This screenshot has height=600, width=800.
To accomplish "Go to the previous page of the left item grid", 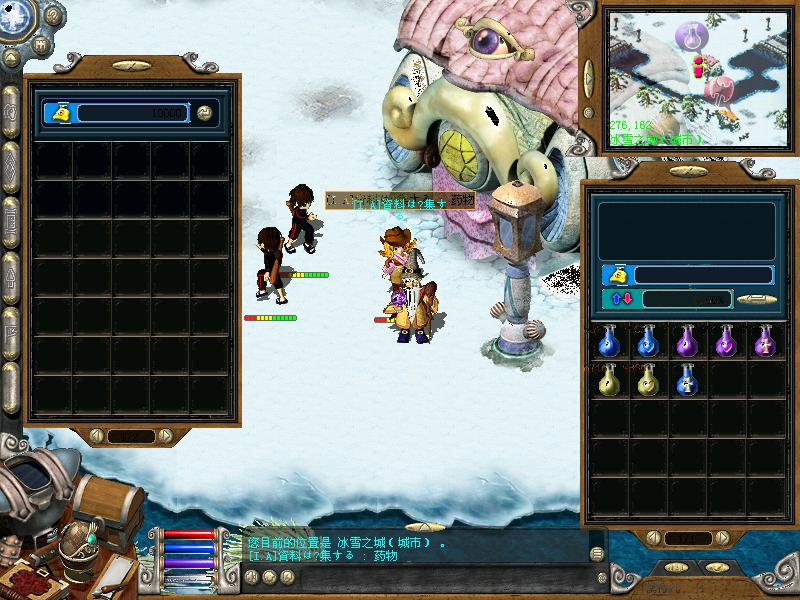I will [x=99, y=436].
